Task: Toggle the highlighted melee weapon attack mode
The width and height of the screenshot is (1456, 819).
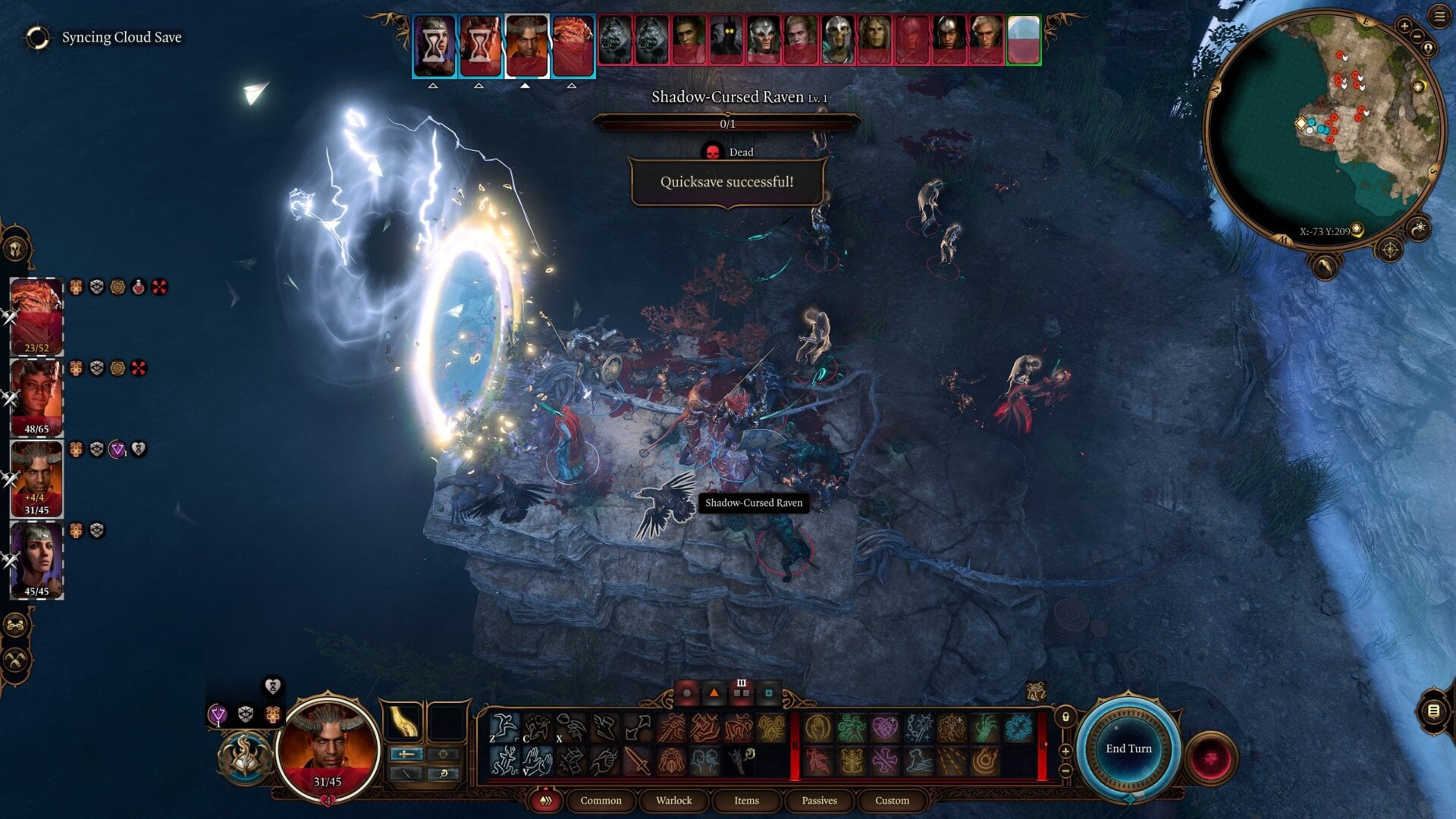Action: 405,754
